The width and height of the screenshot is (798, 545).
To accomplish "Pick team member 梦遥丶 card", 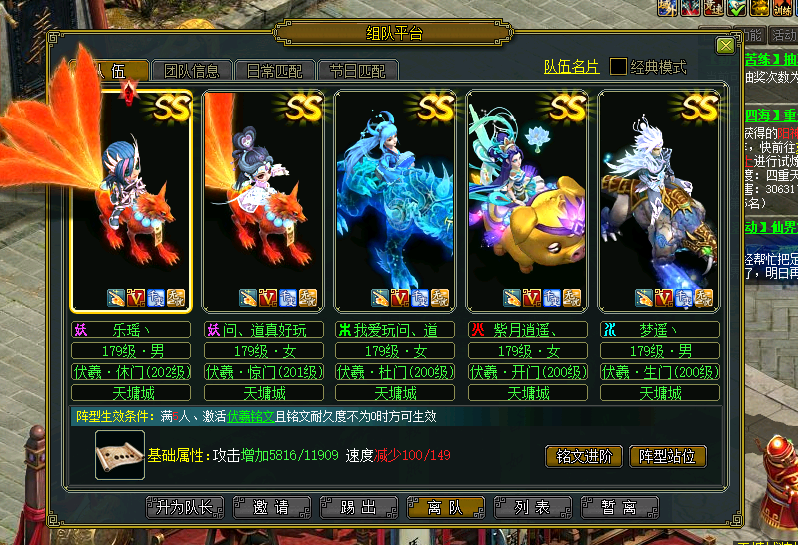I will pos(658,200).
